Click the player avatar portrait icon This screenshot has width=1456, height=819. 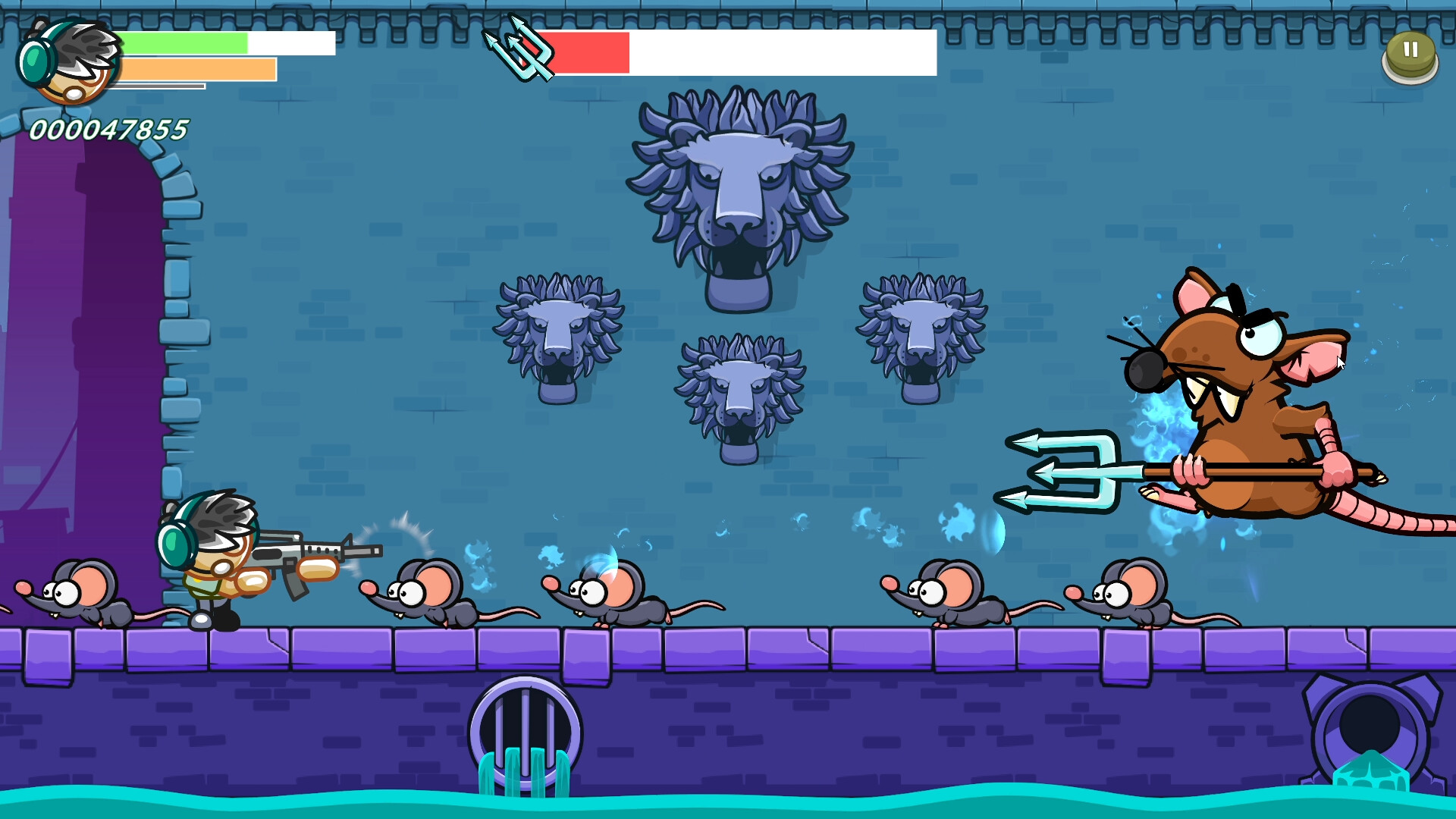coord(72,61)
